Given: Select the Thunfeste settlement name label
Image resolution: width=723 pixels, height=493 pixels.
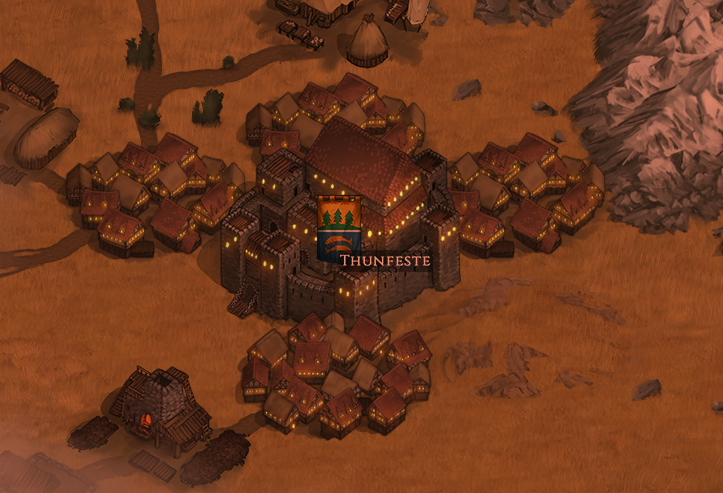Looking at the screenshot, I should tap(385, 260).
